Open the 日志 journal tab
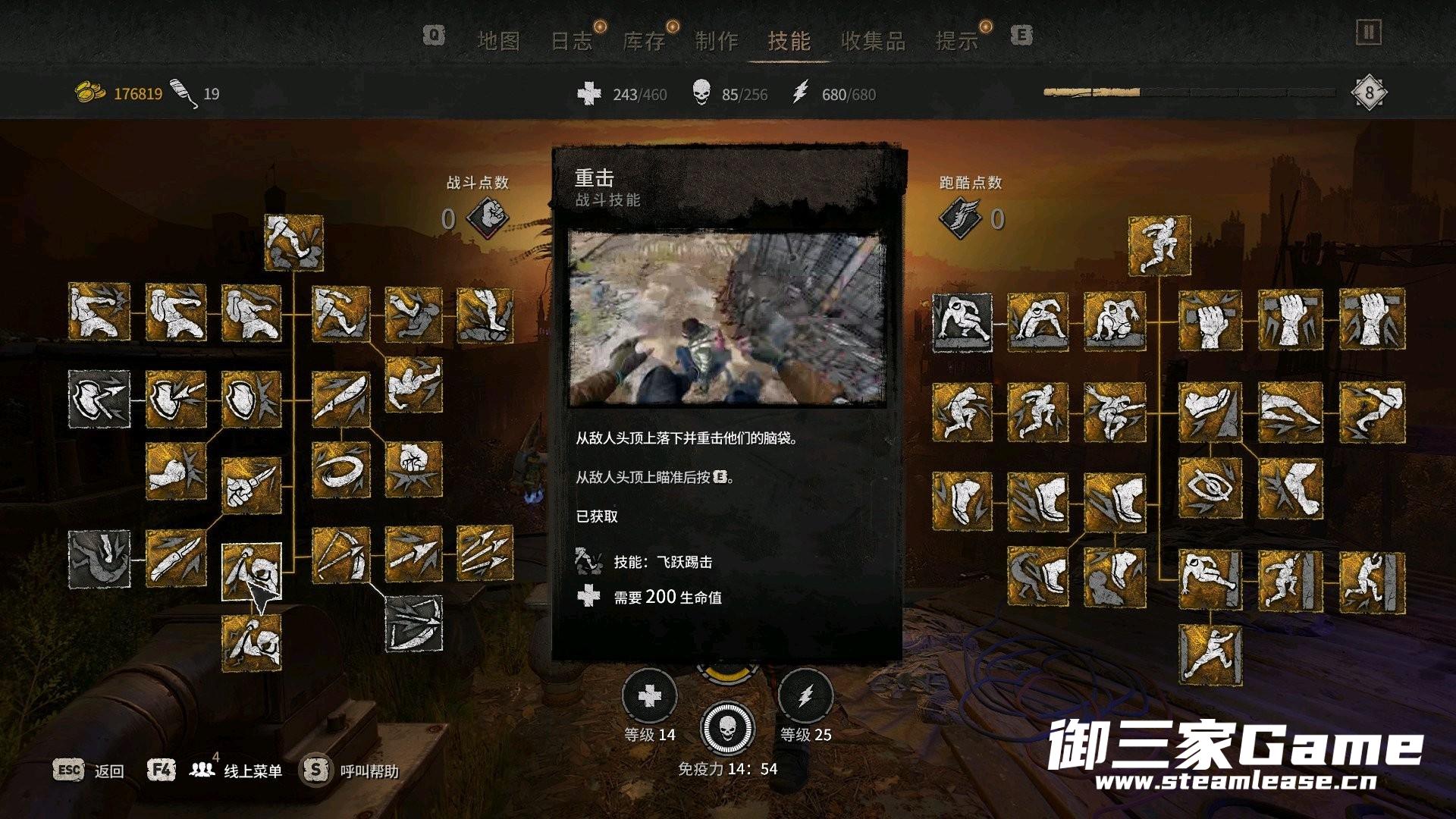 571,41
